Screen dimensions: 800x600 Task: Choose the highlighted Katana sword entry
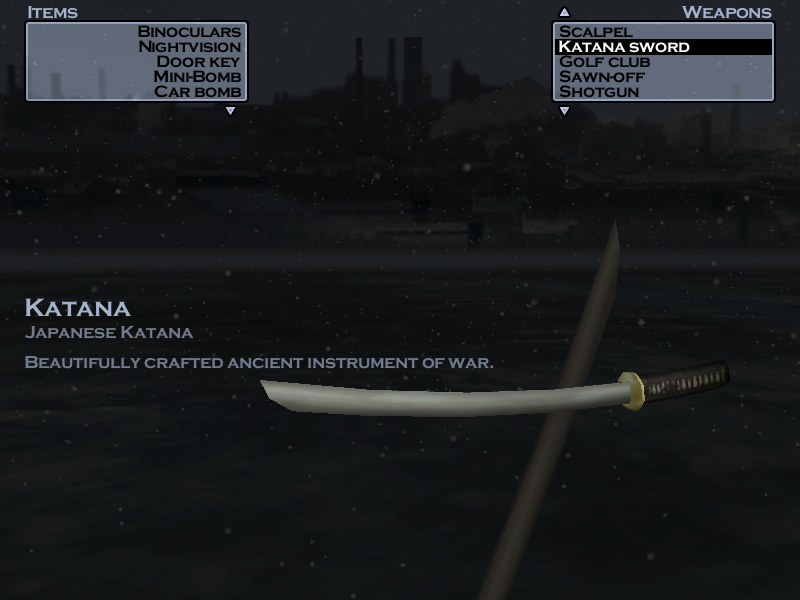coord(624,47)
